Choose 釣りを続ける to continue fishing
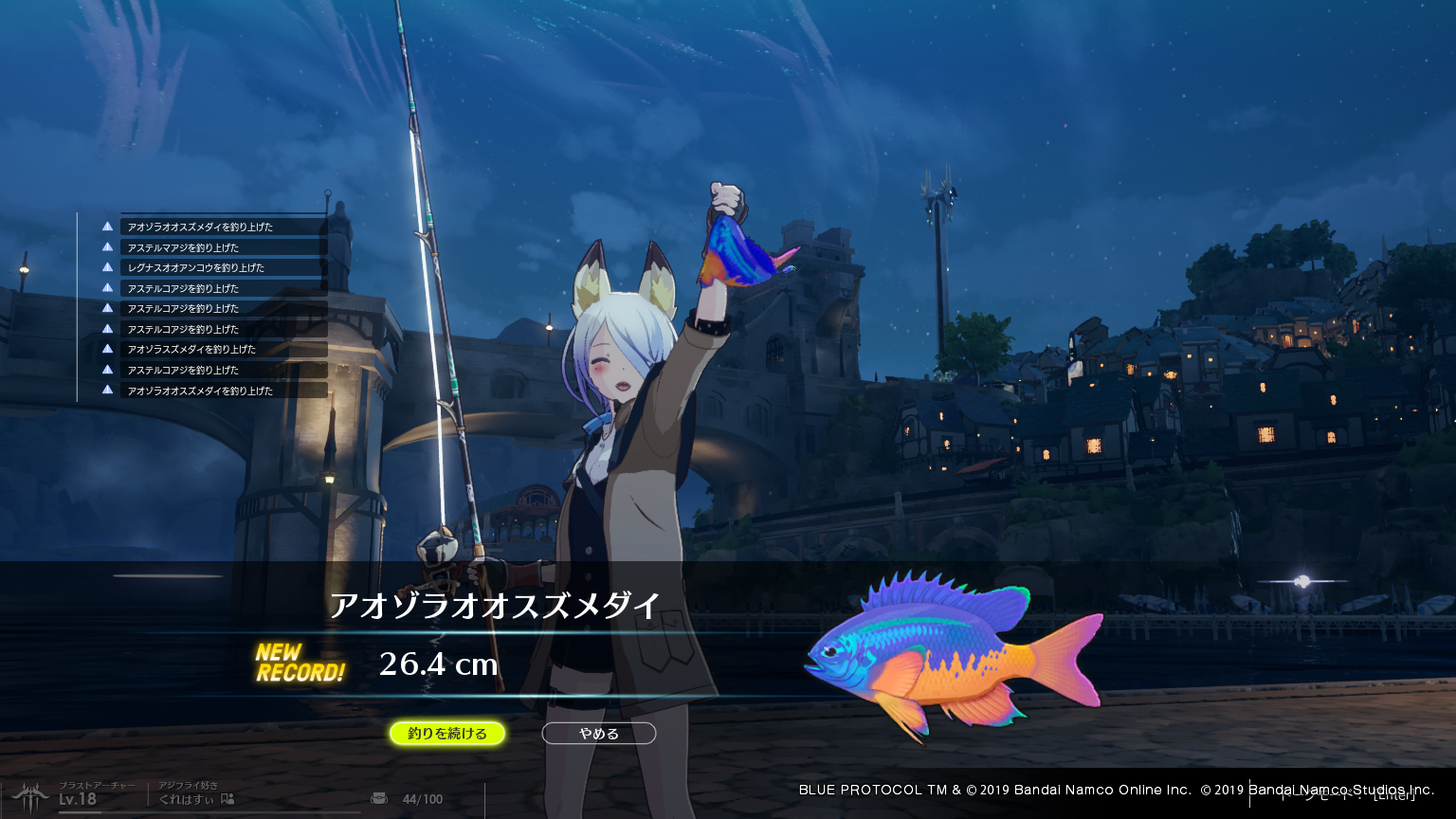This screenshot has width=1456, height=819. pos(447,734)
